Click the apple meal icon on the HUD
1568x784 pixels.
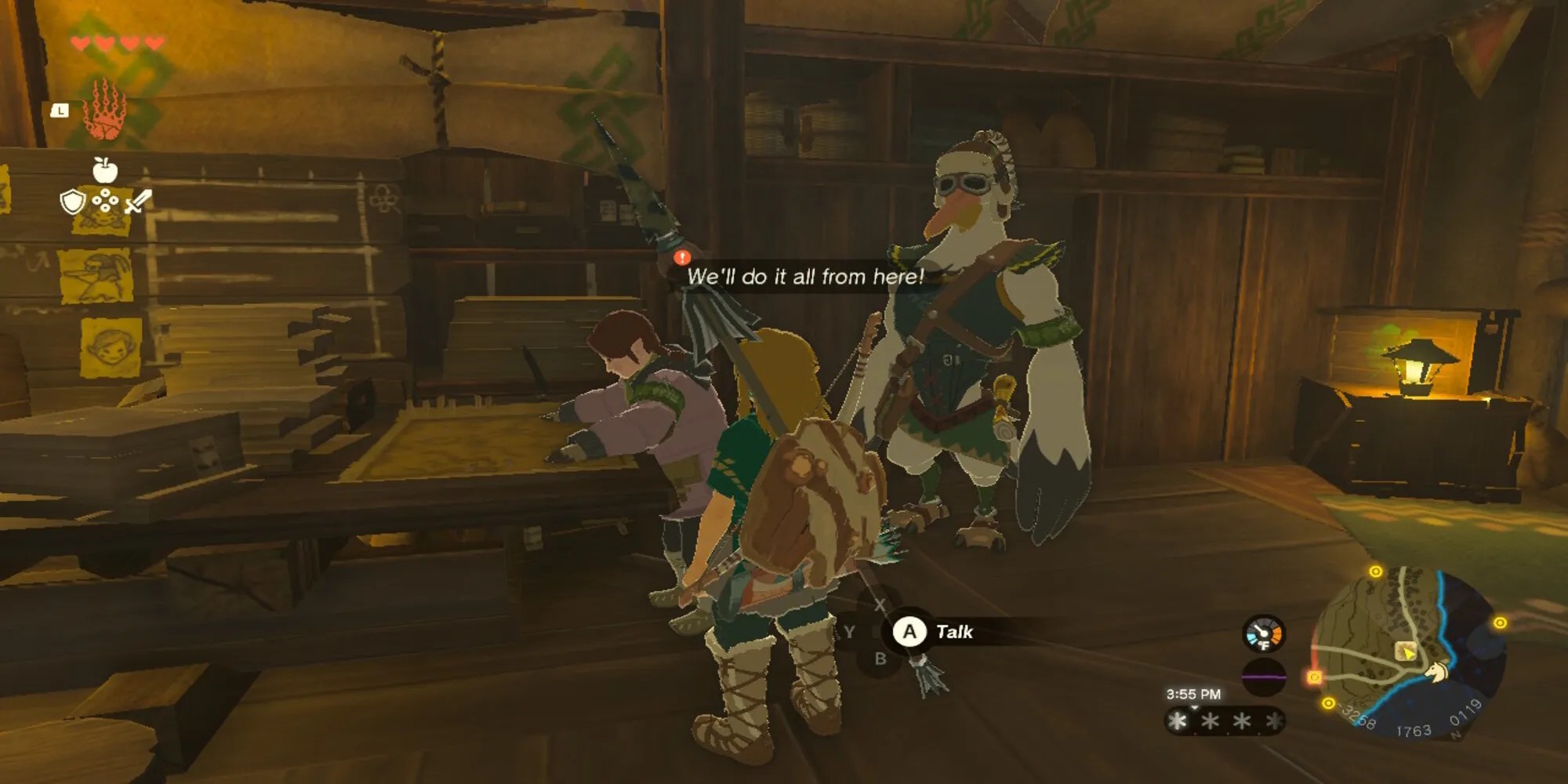pyautogui.click(x=103, y=169)
